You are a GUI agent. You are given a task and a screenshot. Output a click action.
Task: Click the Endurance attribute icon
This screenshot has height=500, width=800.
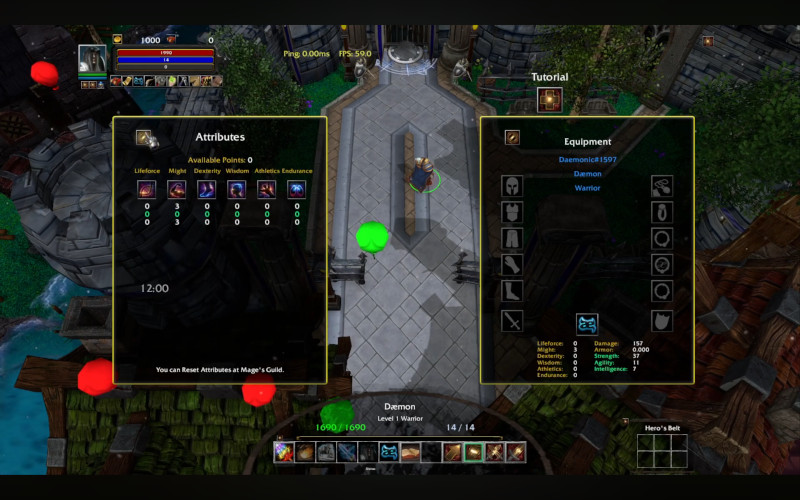pos(297,188)
